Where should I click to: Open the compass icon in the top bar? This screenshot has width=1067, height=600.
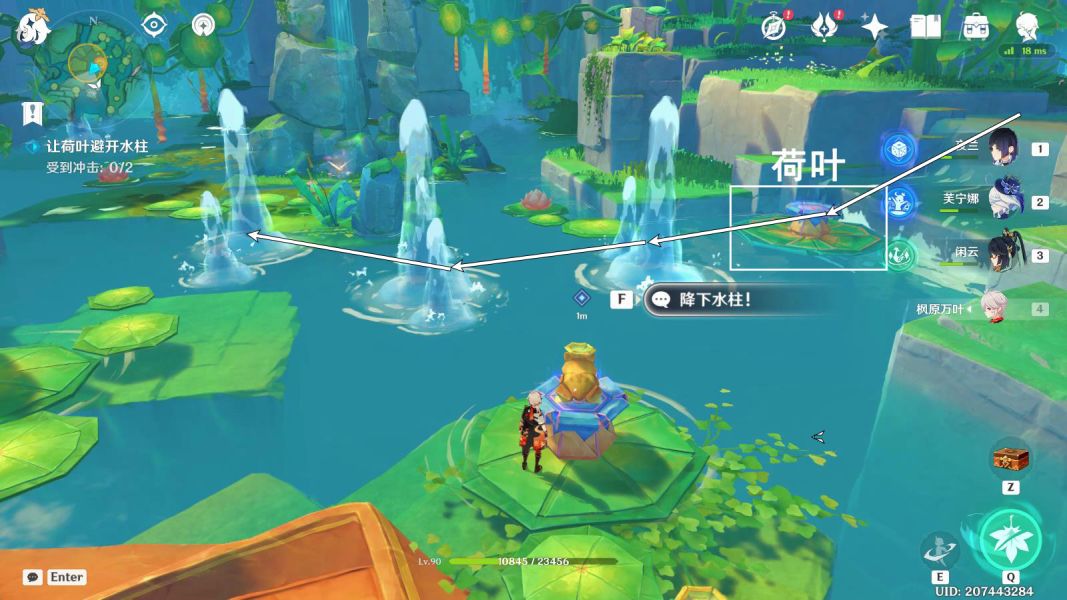click(x=773, y=27)
